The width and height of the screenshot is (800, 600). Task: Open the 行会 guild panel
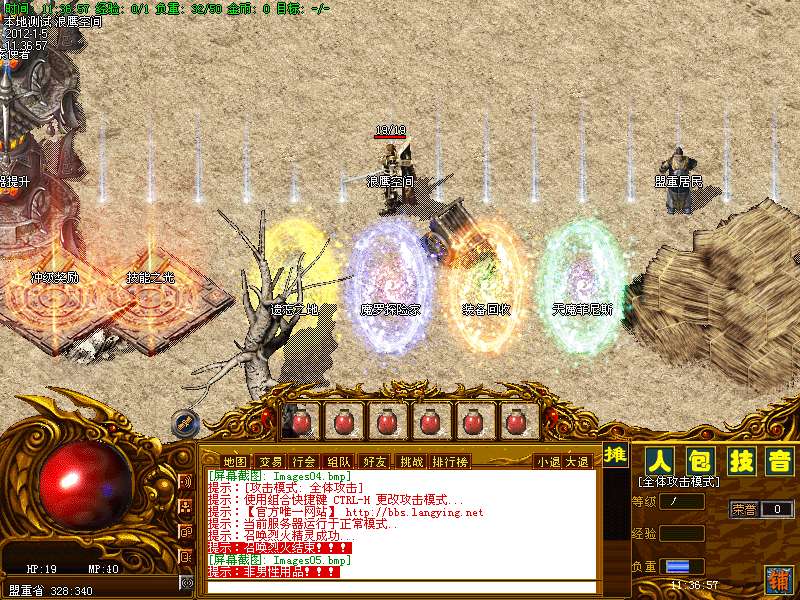[305, 461]
